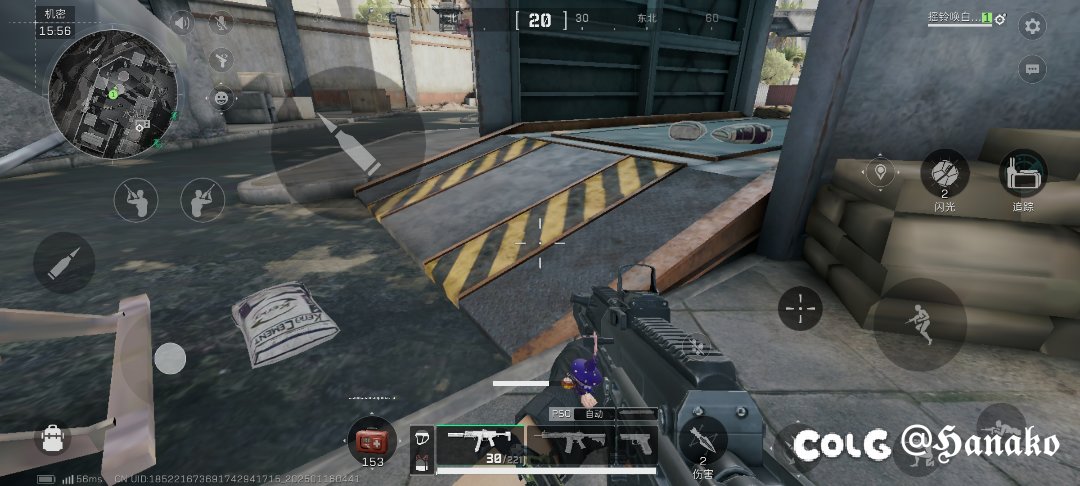Image resolution: width=1080 pixels, height=486 pixels.
Task: Toggle the speaker sound button
Action: point(181,23)
